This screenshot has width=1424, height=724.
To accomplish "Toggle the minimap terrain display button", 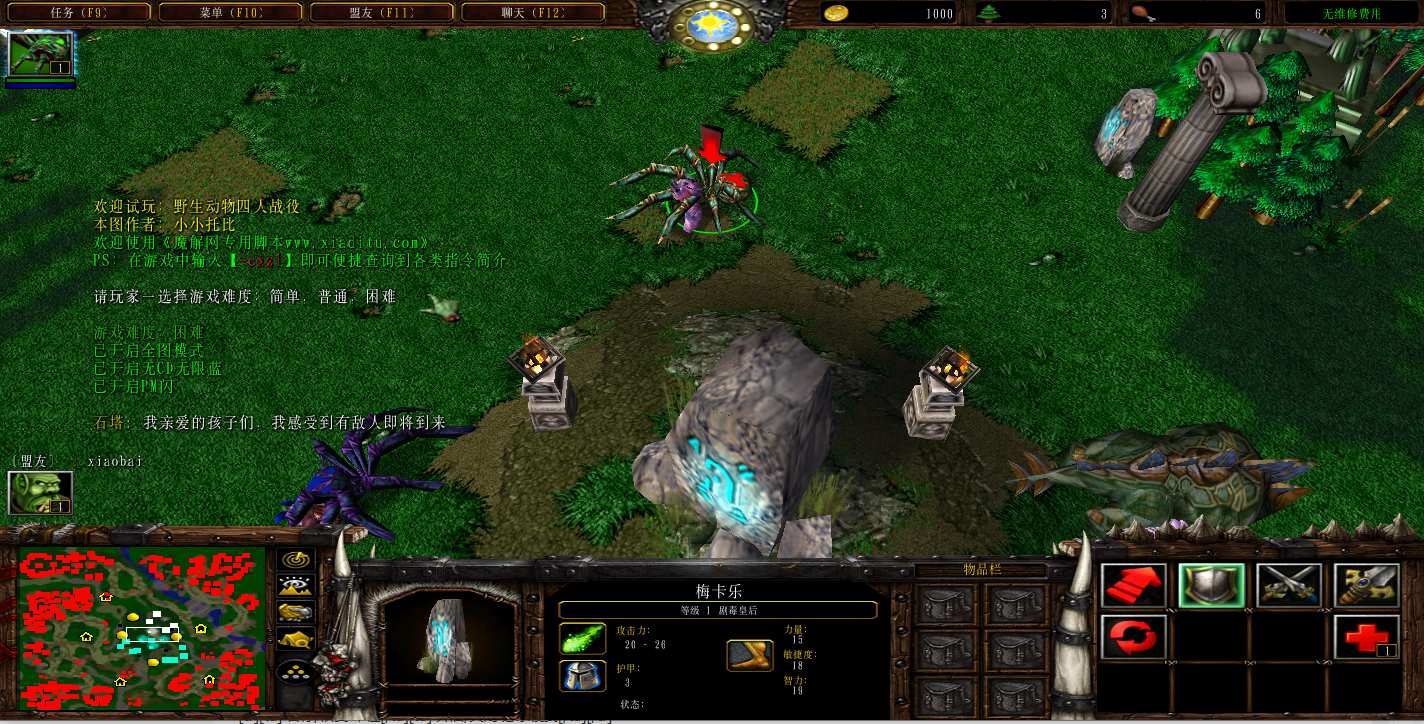I will pos(295,587).
